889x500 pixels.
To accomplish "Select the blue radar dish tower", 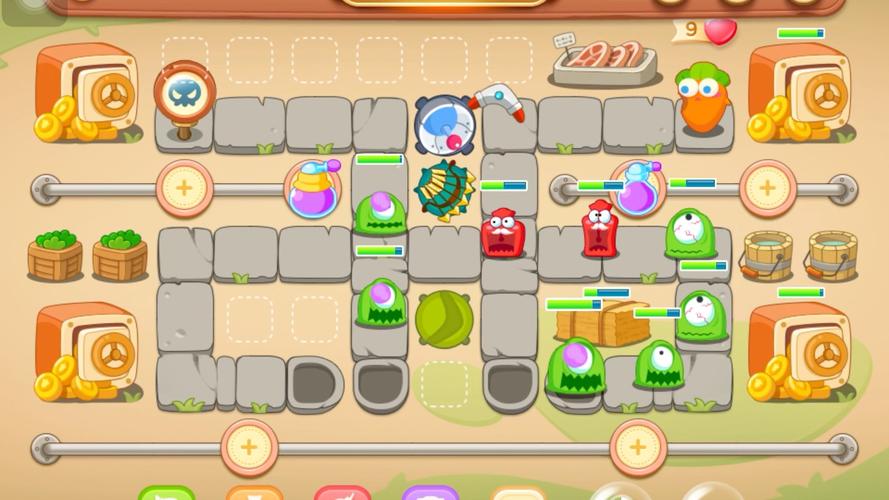I will click(444, 127).
